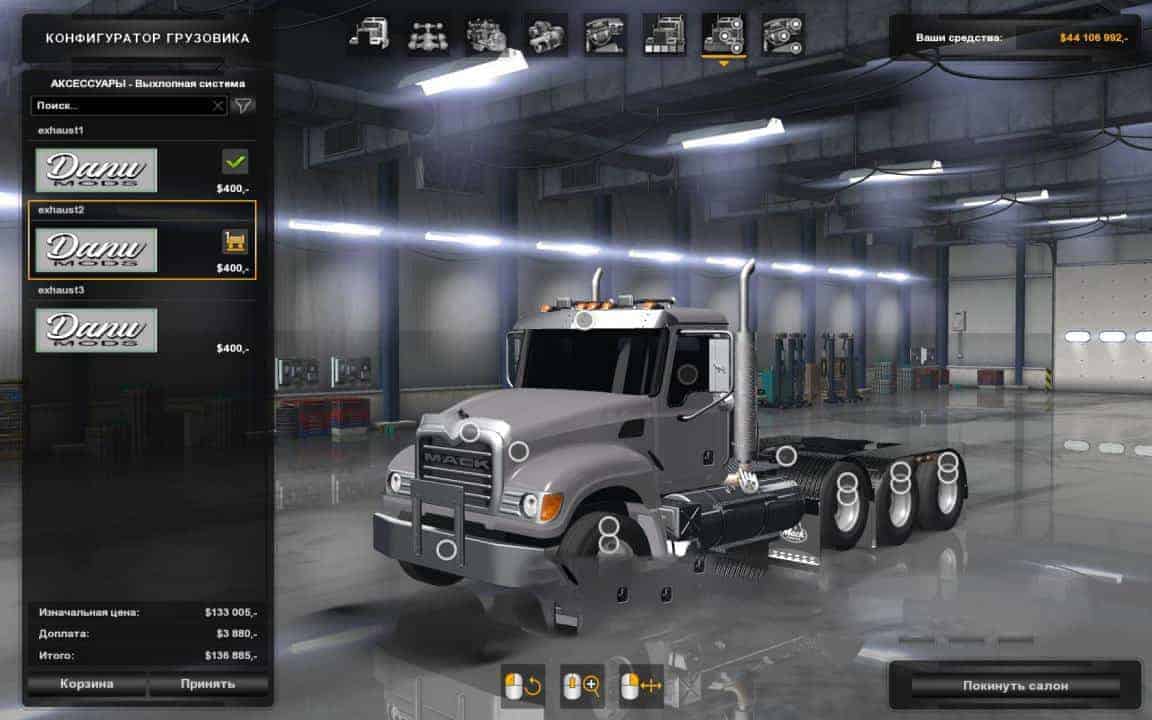1152x720 pixels.
Task: Open the Корзина cart button
Action: coord(85,684)
